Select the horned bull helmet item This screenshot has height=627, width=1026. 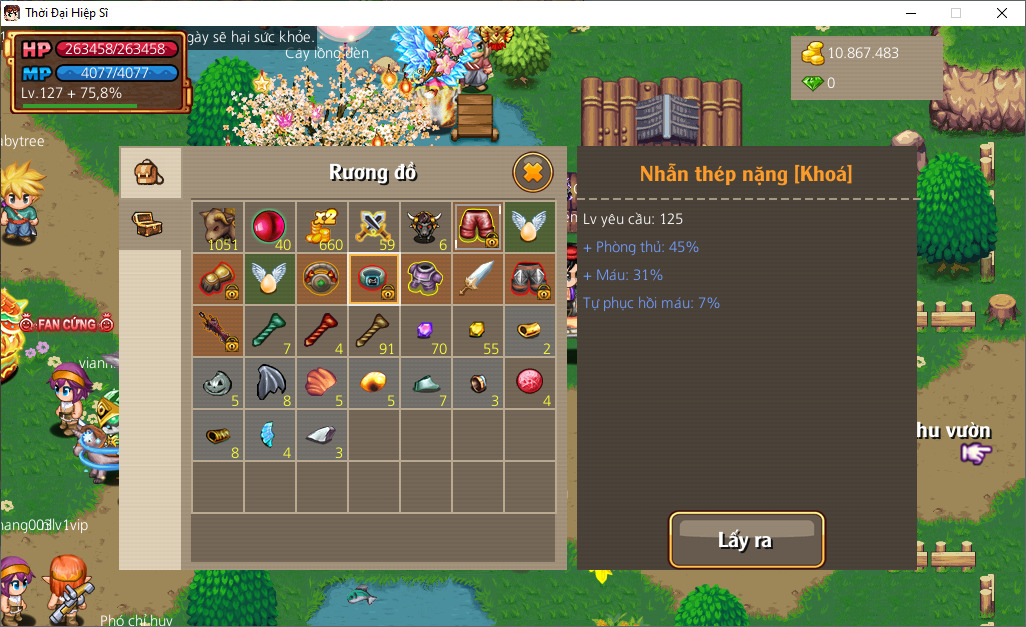coord(426,226)
